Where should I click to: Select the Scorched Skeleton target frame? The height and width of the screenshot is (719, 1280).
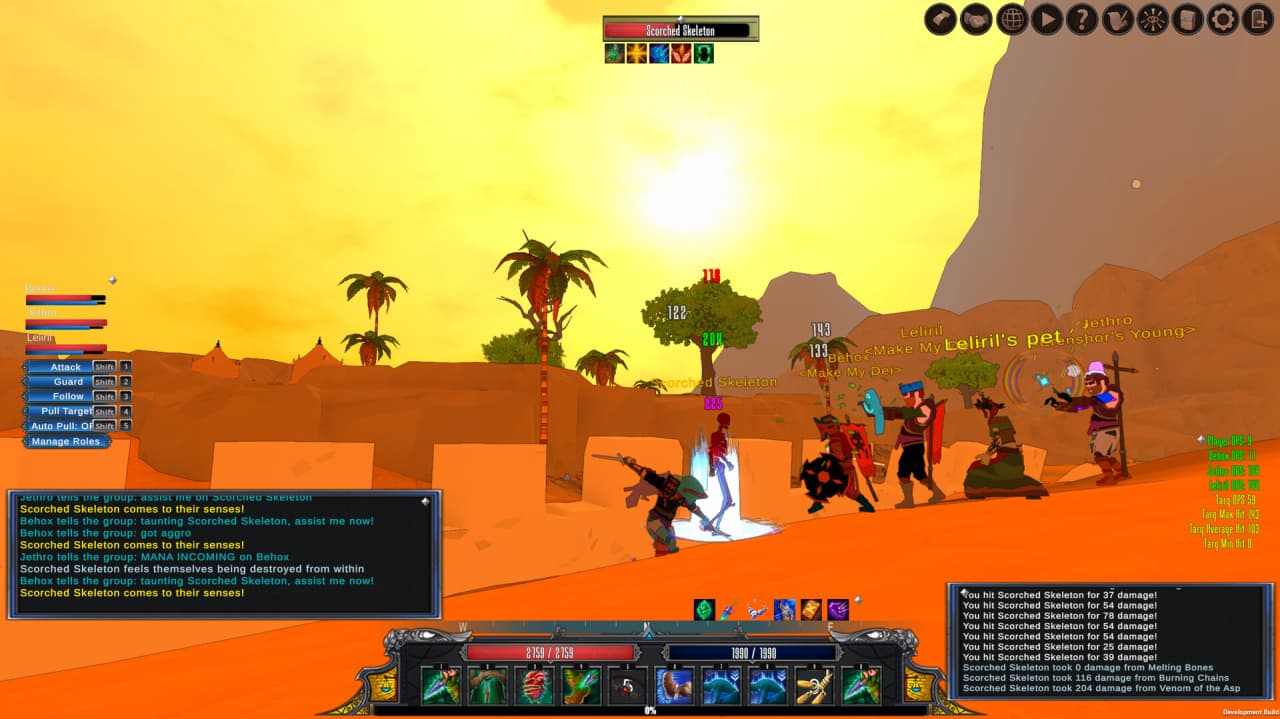click(680, 31)
